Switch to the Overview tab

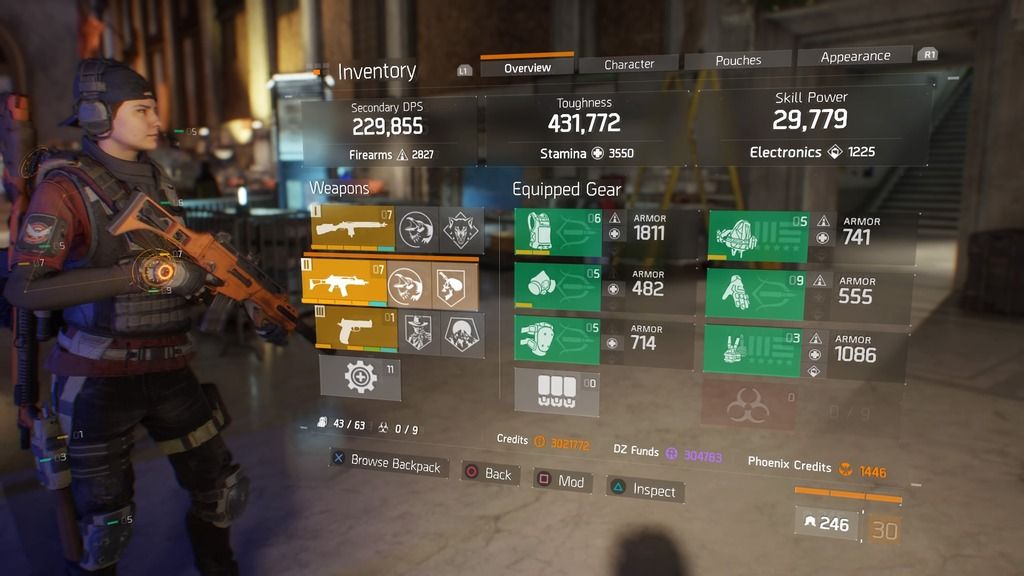coord(527,67)
